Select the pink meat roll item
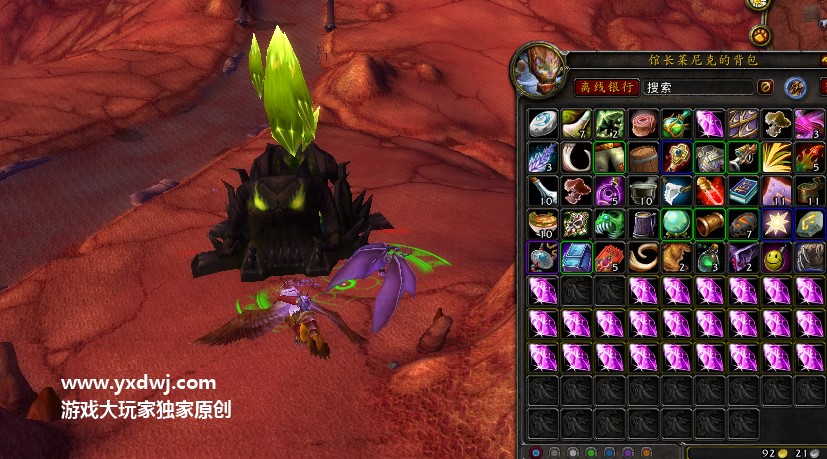 [x=643, y=124]
